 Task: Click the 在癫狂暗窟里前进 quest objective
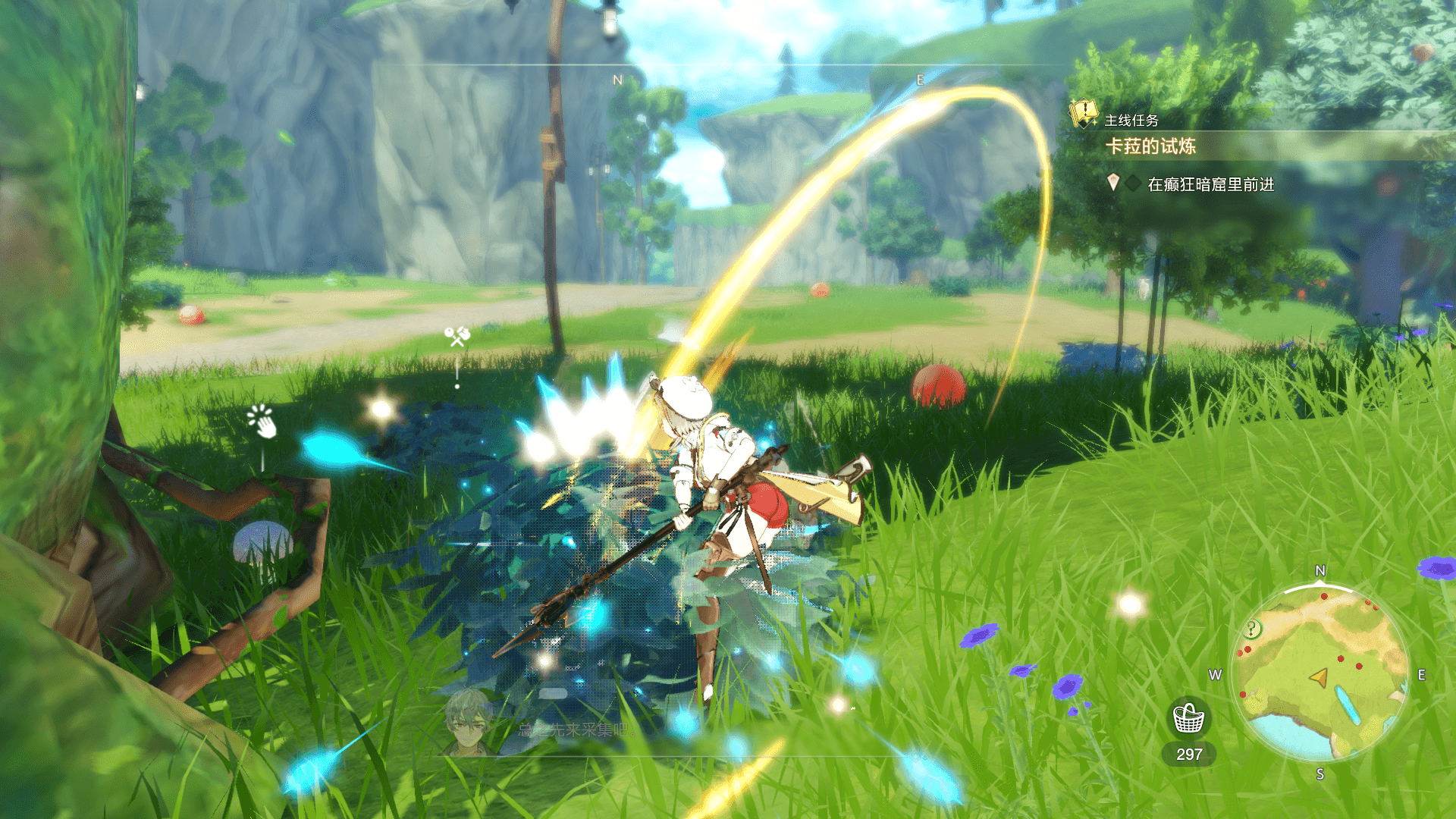(x=1210, y=184)
